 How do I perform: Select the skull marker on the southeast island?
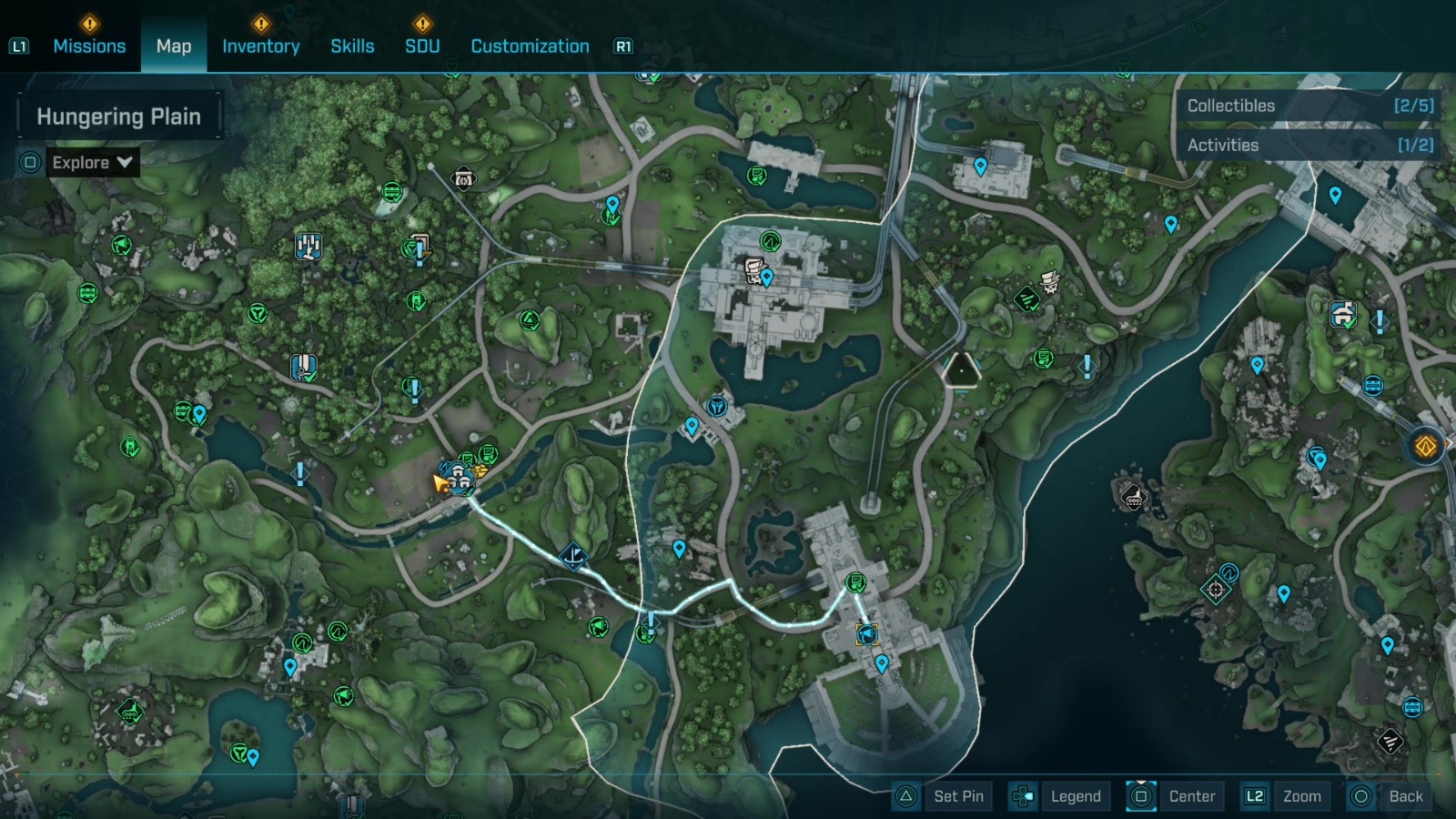pyautogui.click(x=1133, y=499)
